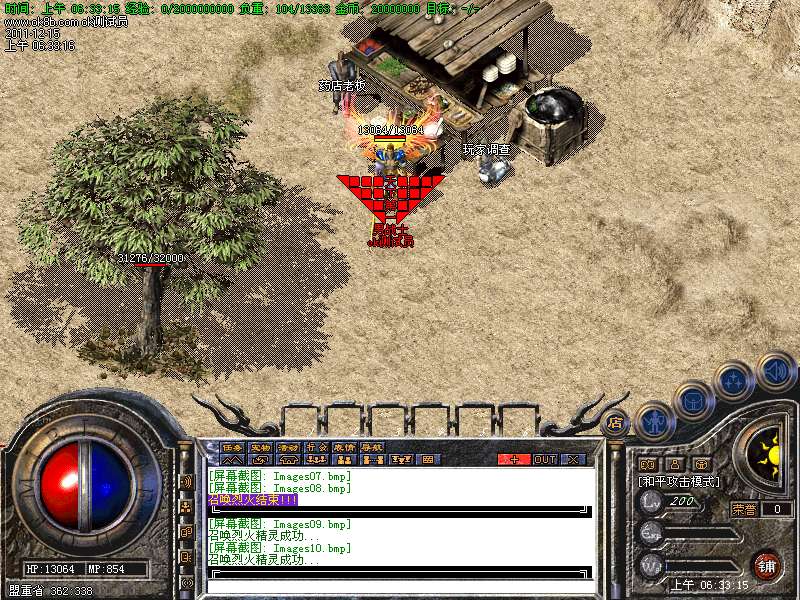Switch to the 任务 quest tab

pyautogui.click(x=232, y=447)
